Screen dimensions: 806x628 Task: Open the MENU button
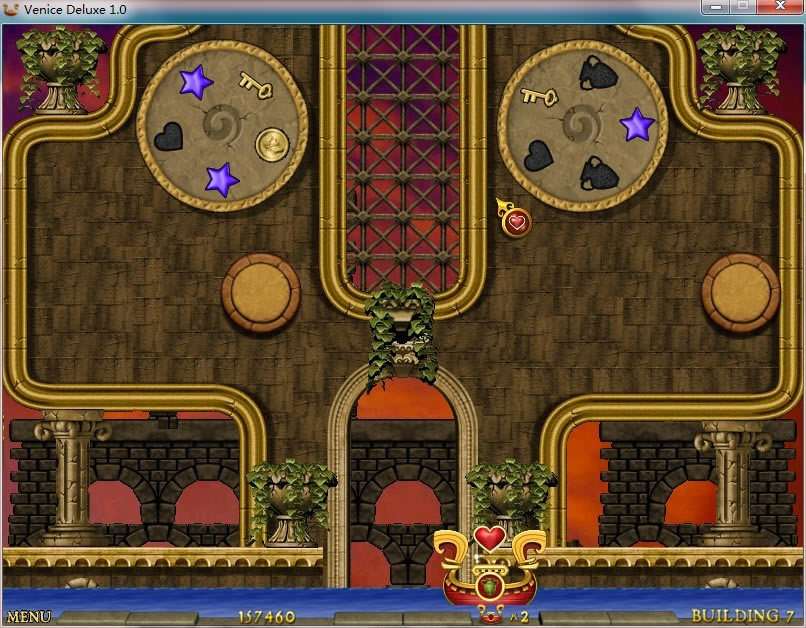point(29,617)
